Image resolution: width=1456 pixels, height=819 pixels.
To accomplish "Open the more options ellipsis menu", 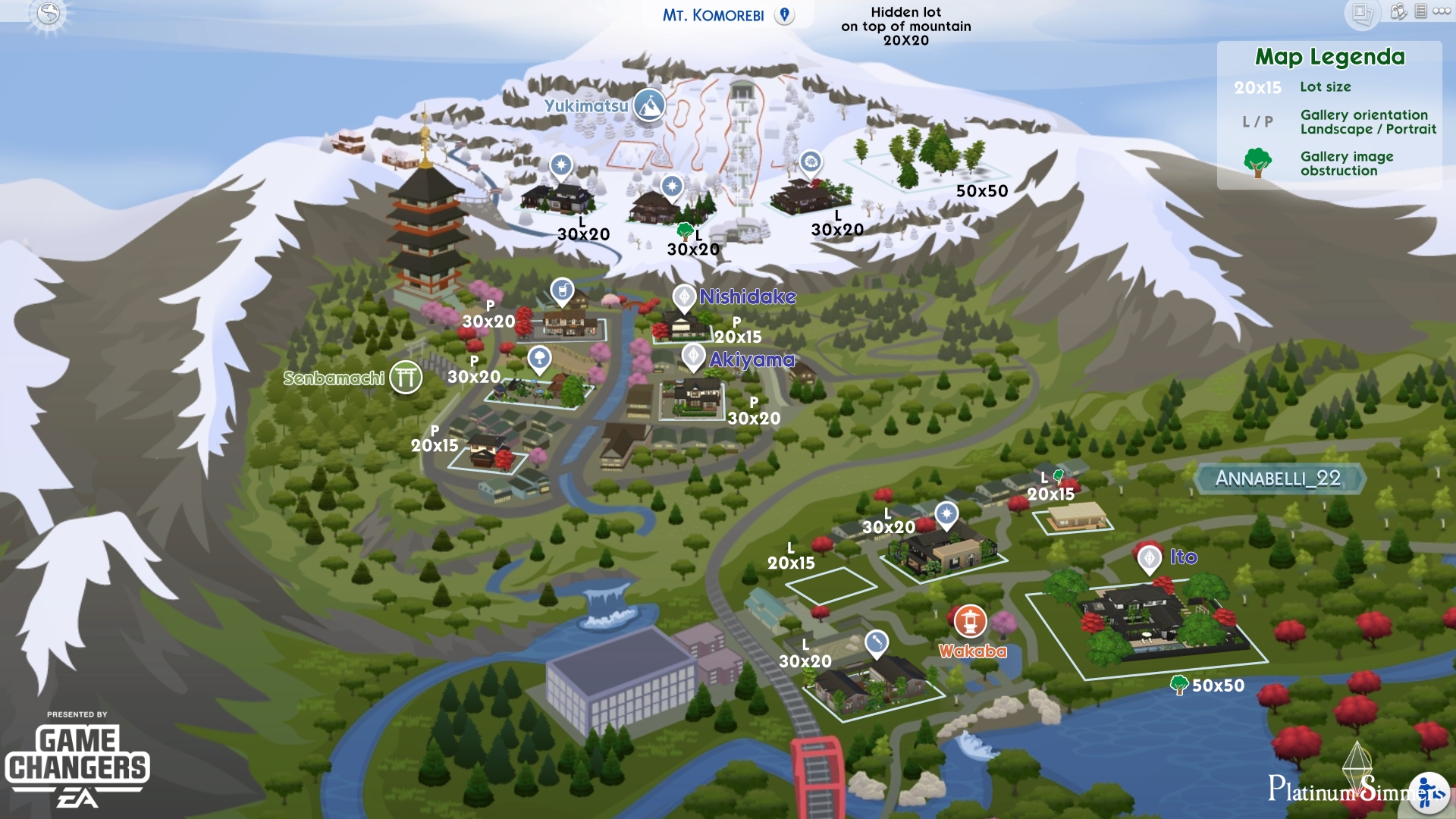I will pyautogui.click(x=1442, y=11).
